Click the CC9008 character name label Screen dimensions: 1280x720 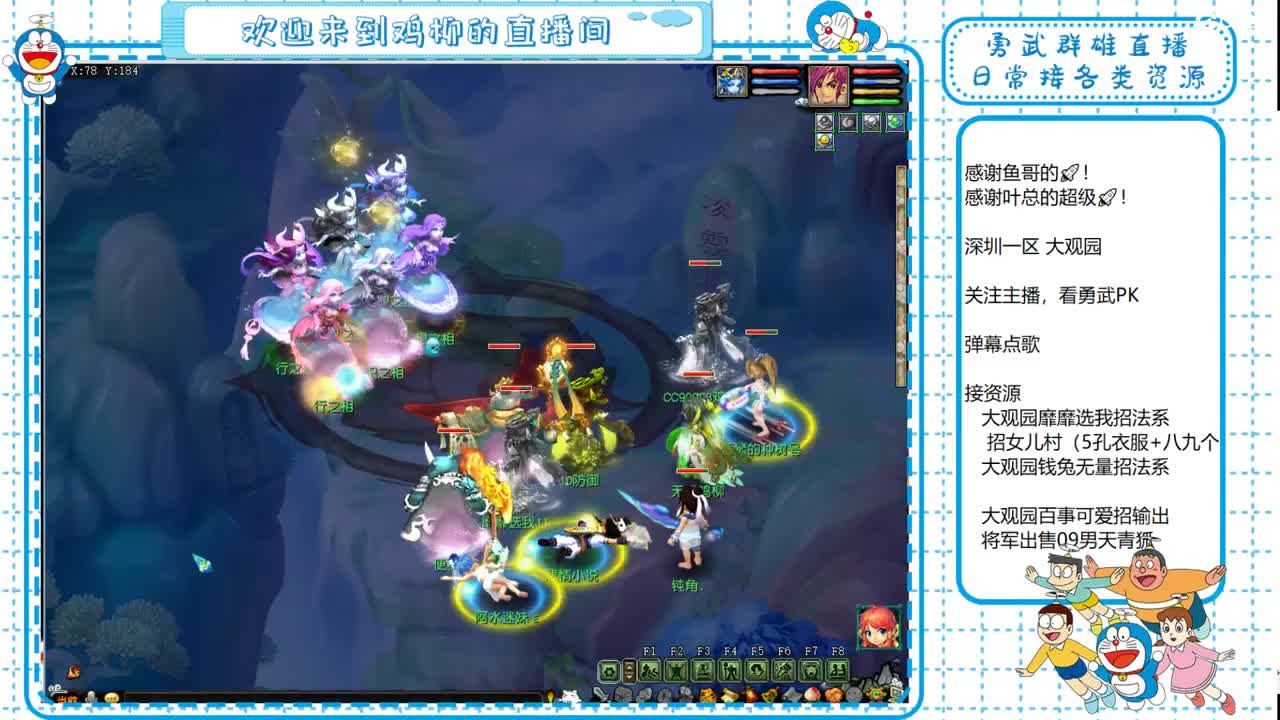click(x=692, y=396)
